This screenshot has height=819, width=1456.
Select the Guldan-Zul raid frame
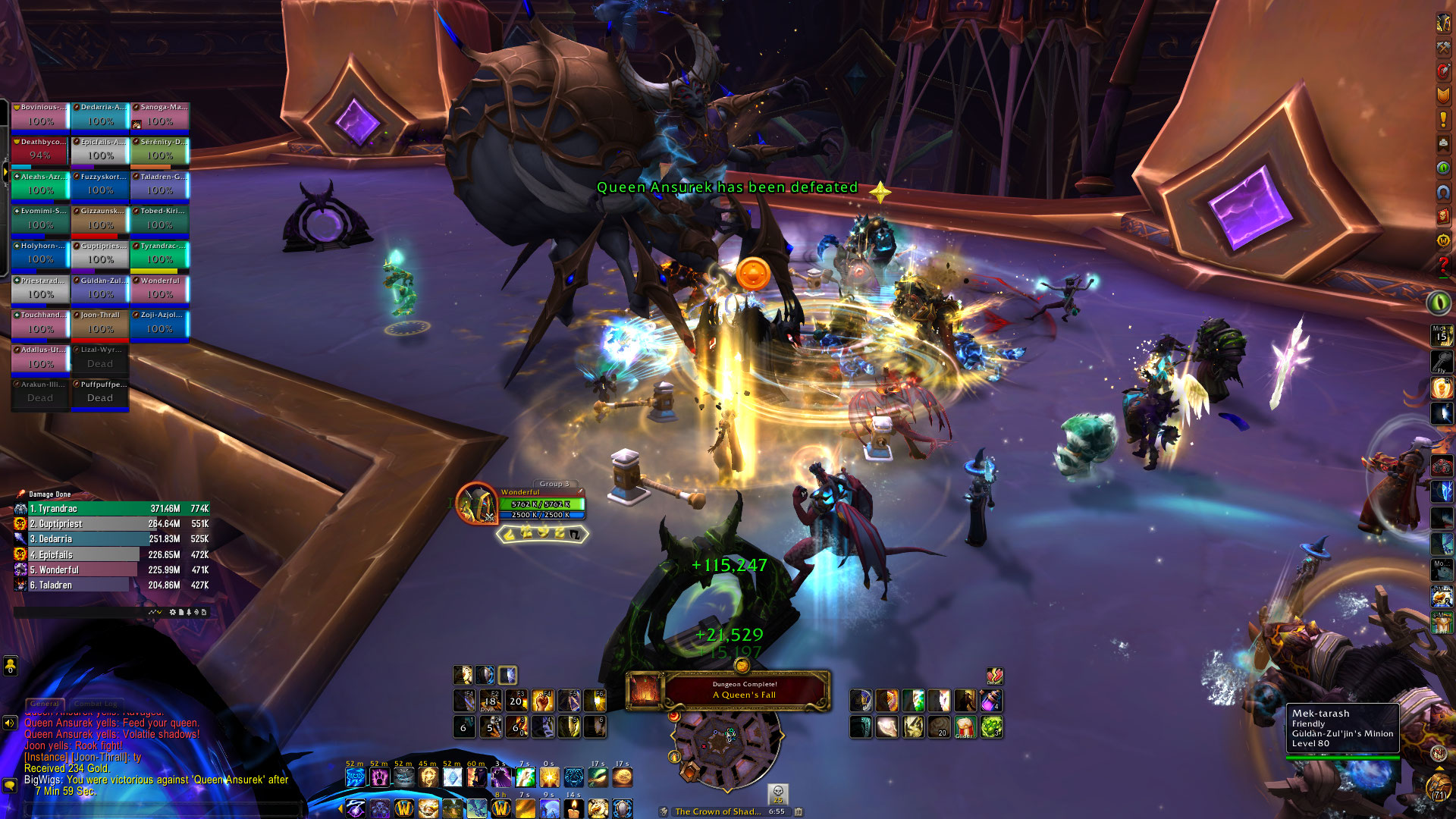(100, 290)
